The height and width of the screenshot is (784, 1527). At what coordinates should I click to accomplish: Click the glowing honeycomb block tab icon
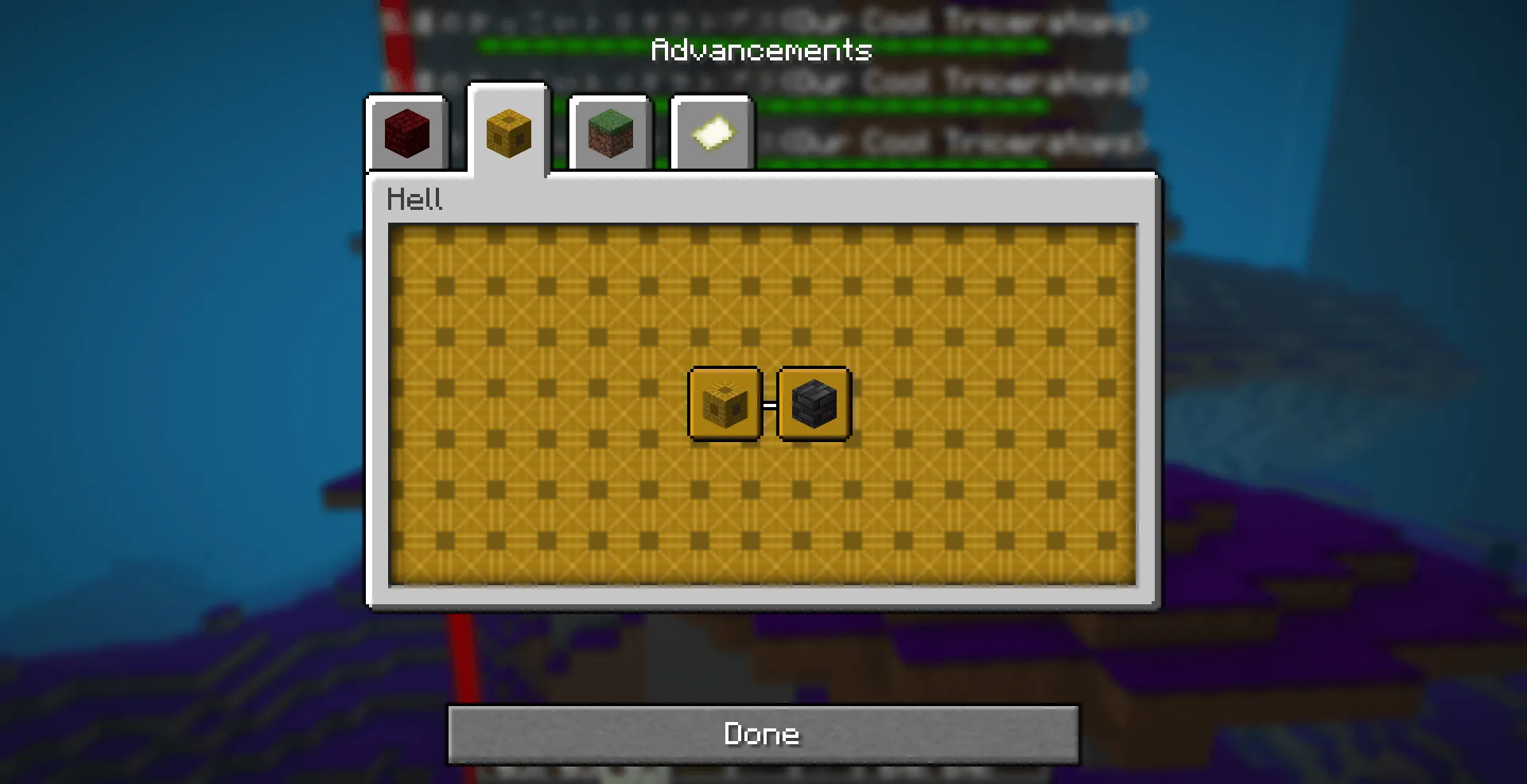(507, 134)
